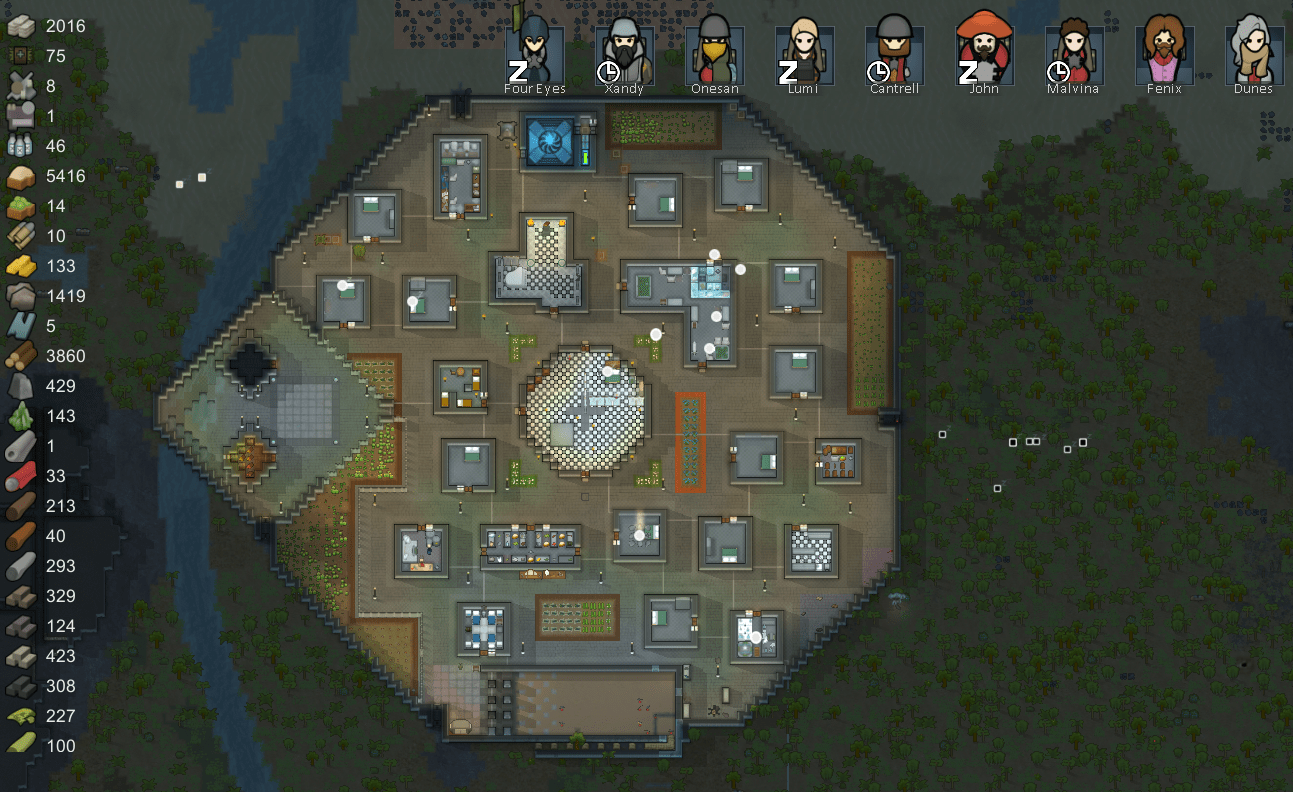
Task: Click the chemfuel resource icon showing 46
Action: pos(20,146)
